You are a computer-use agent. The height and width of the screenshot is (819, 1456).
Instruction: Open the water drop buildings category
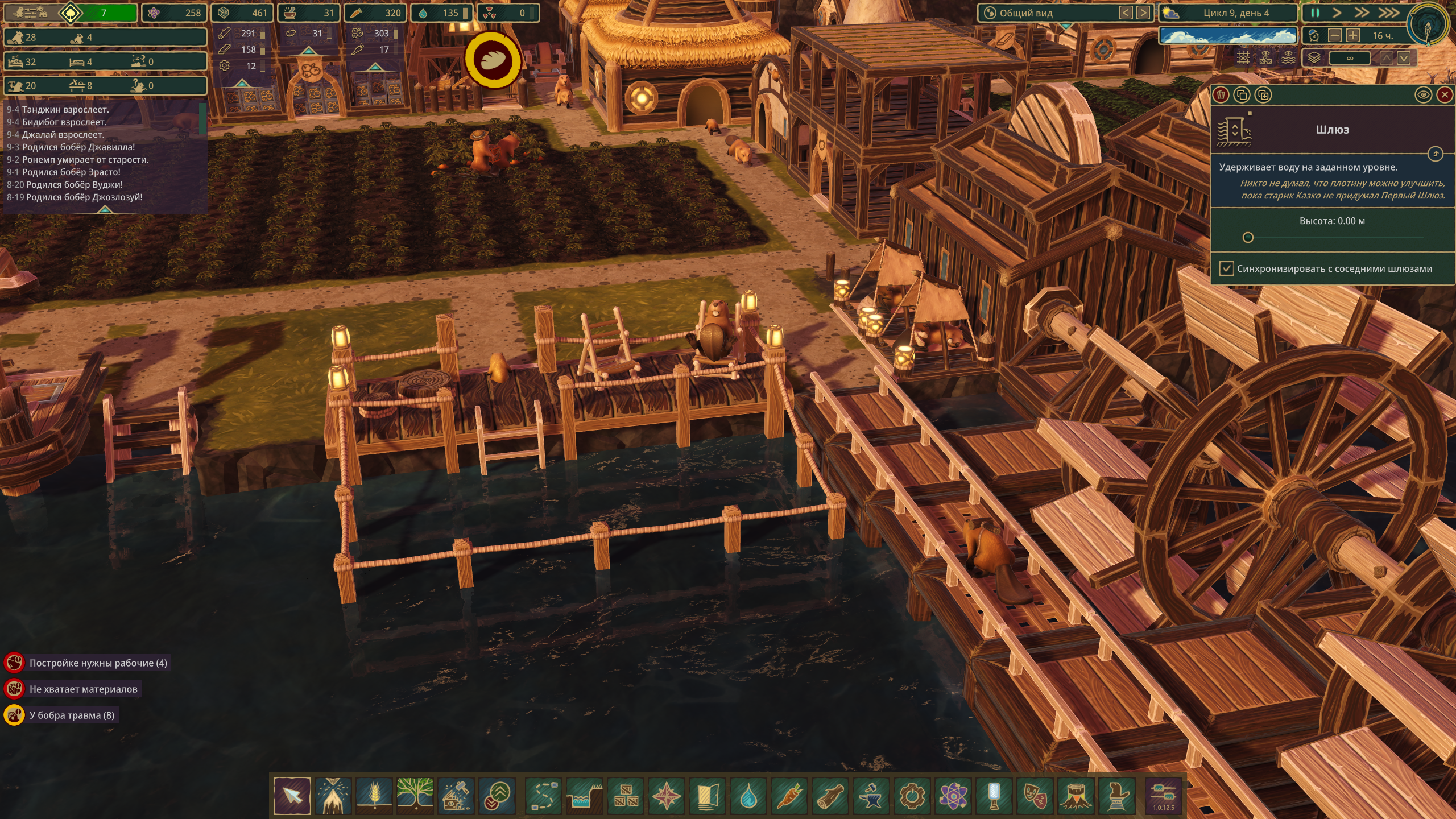[x=748, y=796]
